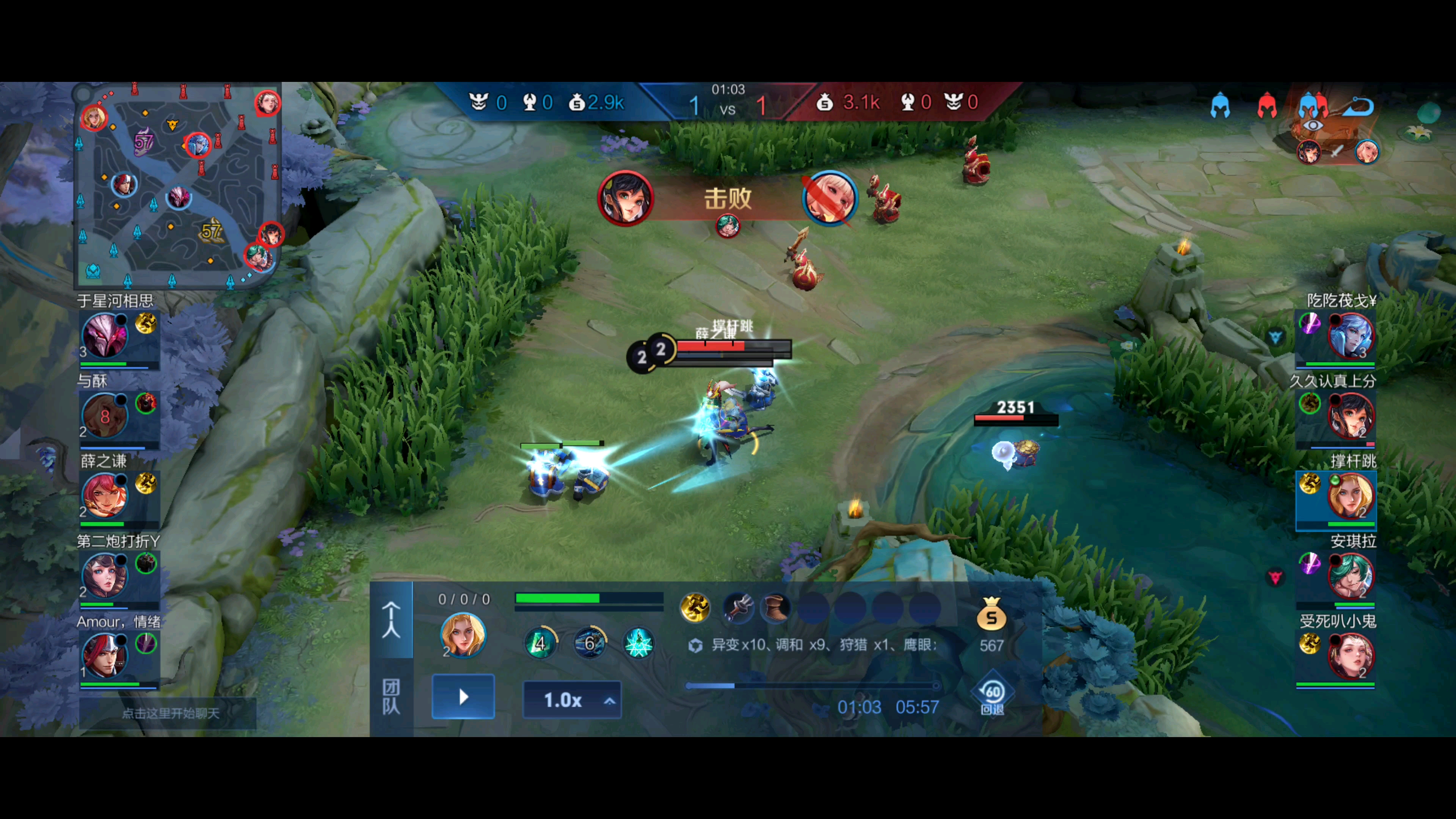
Task: Switch to the 个人 personal stats tab
Action: 391,620
